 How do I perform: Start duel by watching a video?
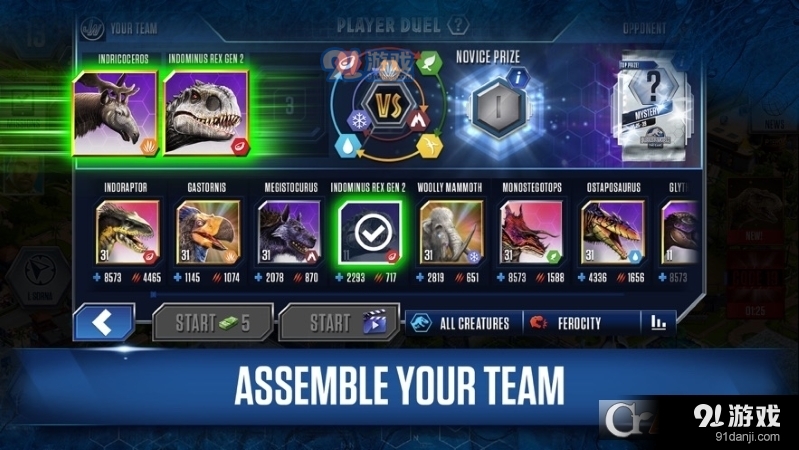click(338, 322)
